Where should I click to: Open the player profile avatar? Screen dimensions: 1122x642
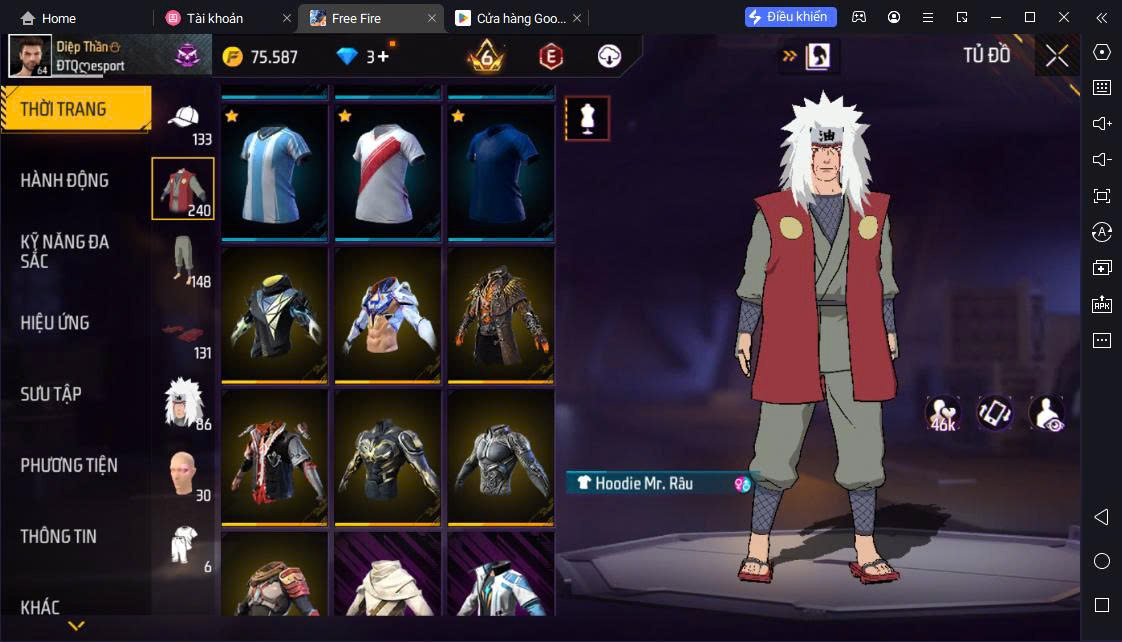(30, 56)
